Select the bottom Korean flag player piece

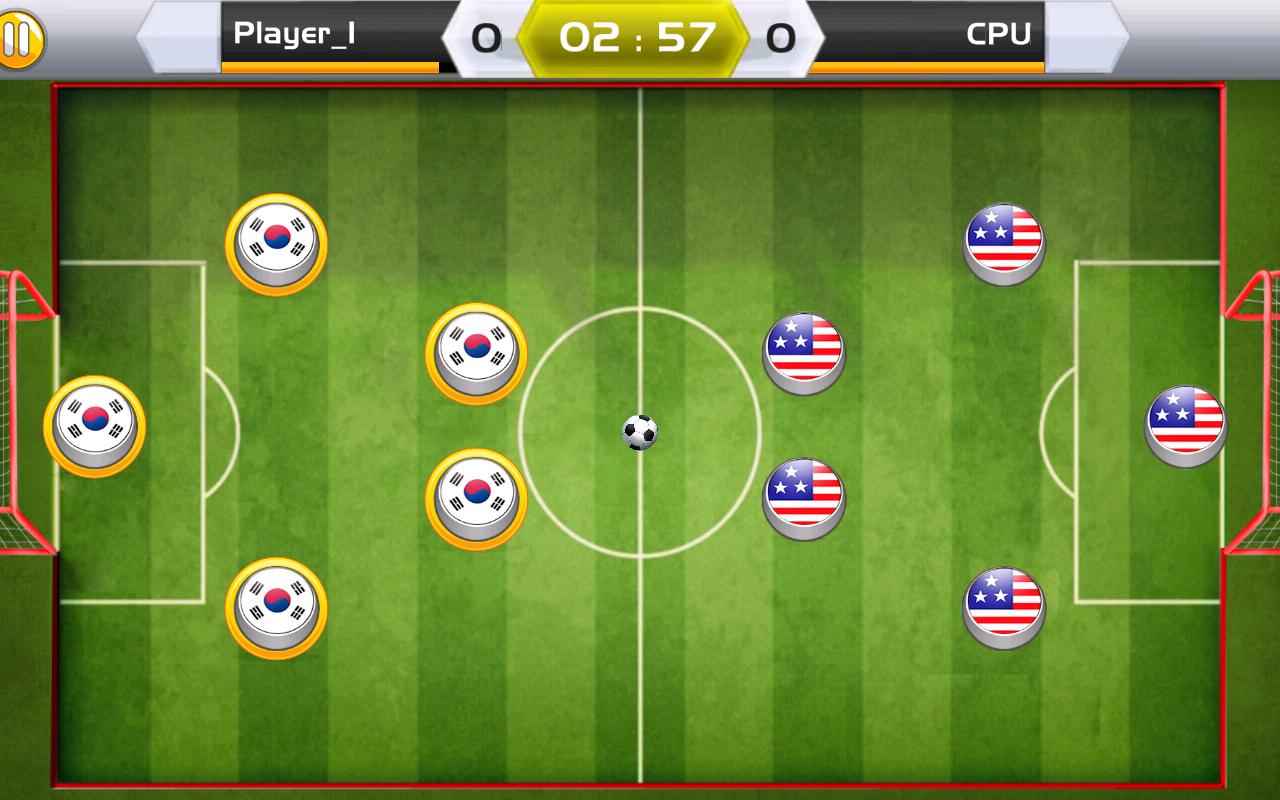point(273,605)
